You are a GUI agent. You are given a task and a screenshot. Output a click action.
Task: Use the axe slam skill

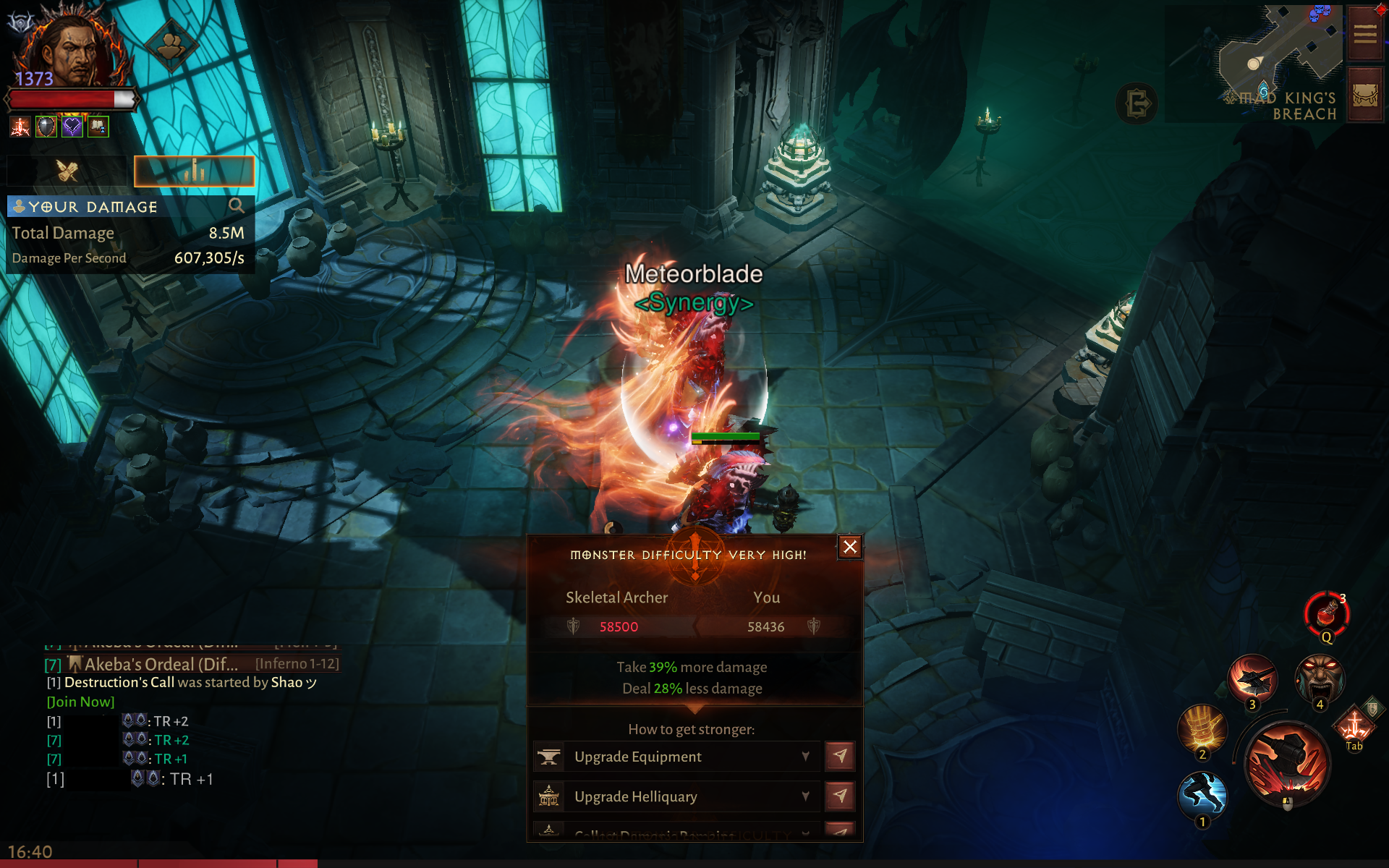[1252, 678]
